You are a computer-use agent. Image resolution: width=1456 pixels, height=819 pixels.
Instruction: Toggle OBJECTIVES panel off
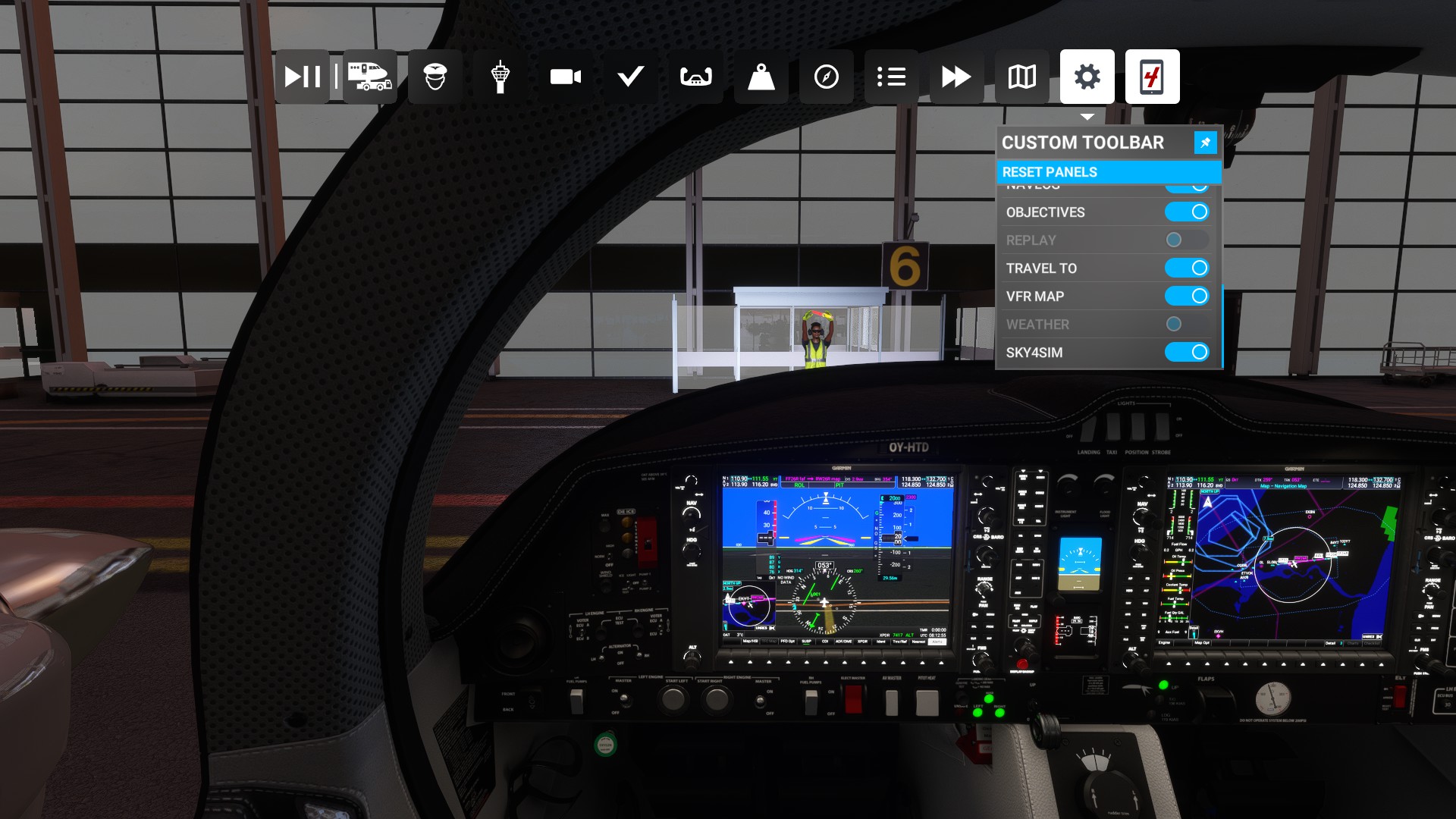[1187, 212]
